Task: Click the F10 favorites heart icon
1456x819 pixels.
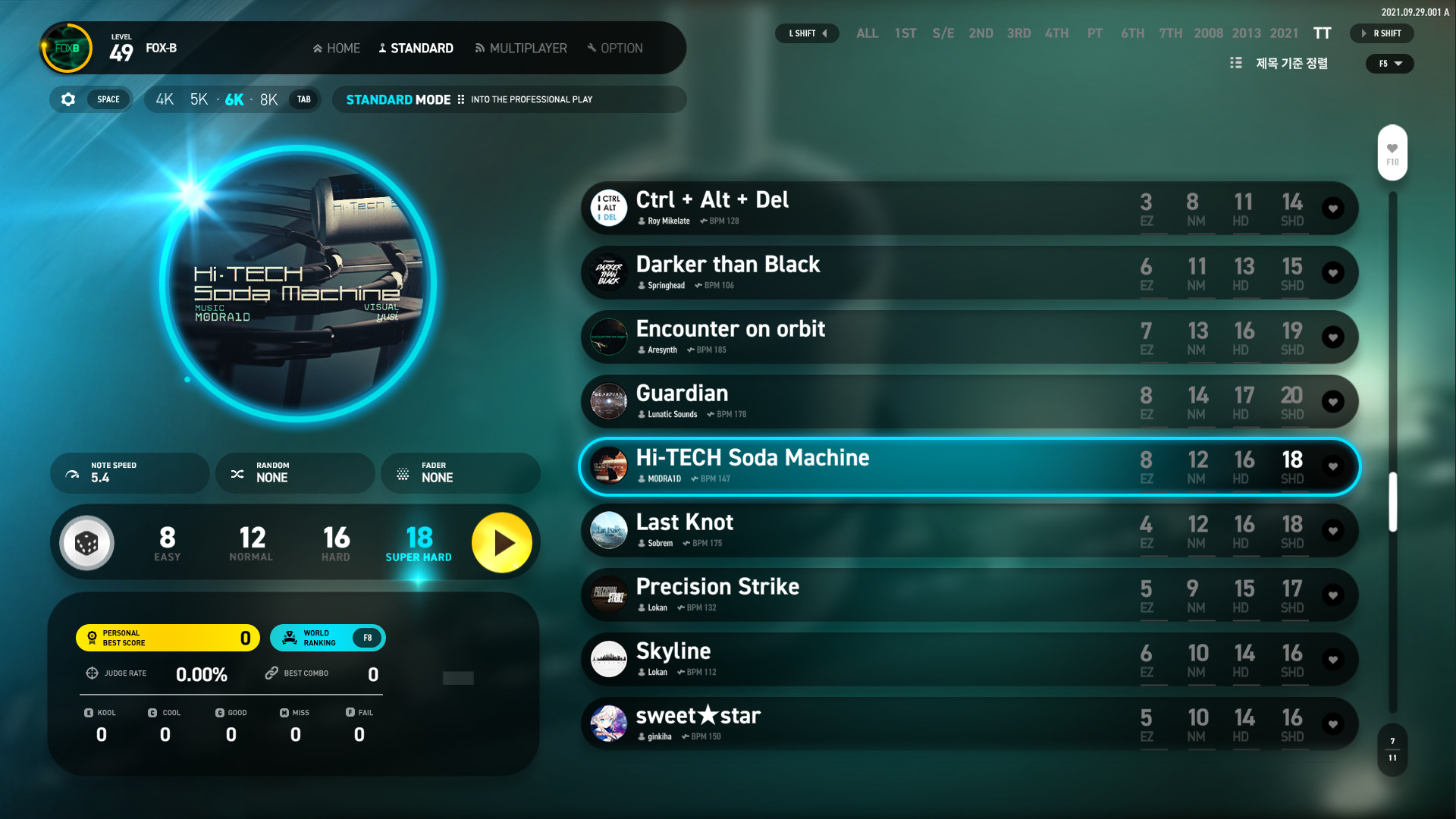Action: click(1392, 148)
